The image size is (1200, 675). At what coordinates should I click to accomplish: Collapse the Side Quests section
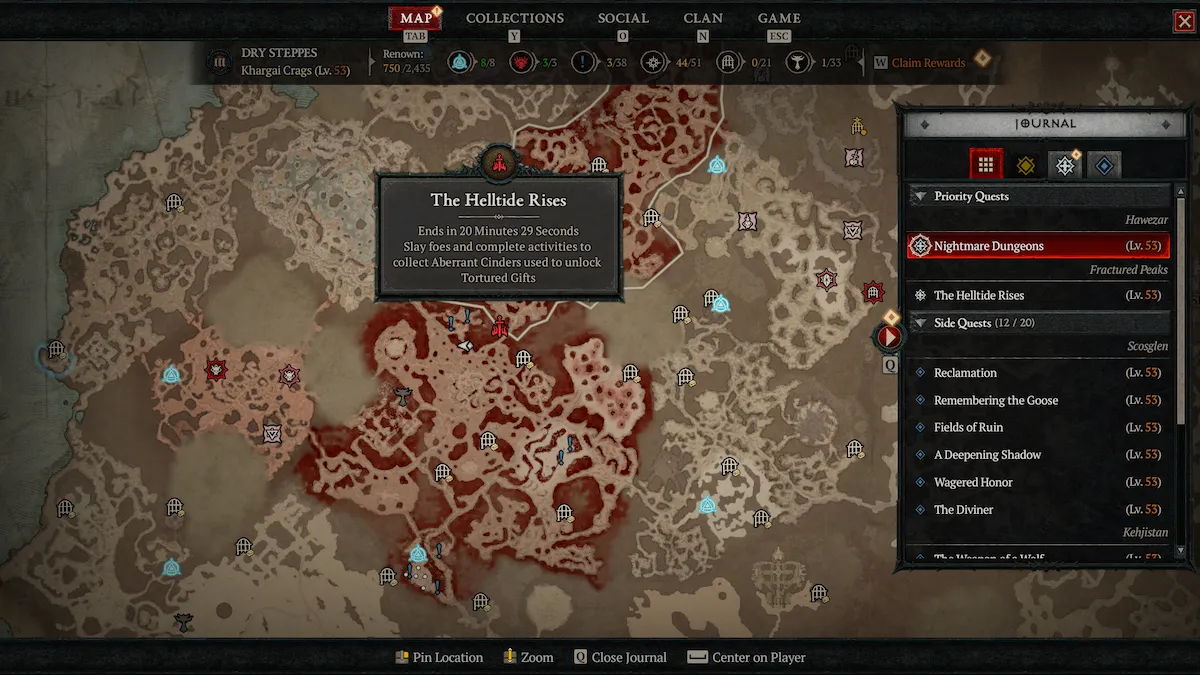919,323
